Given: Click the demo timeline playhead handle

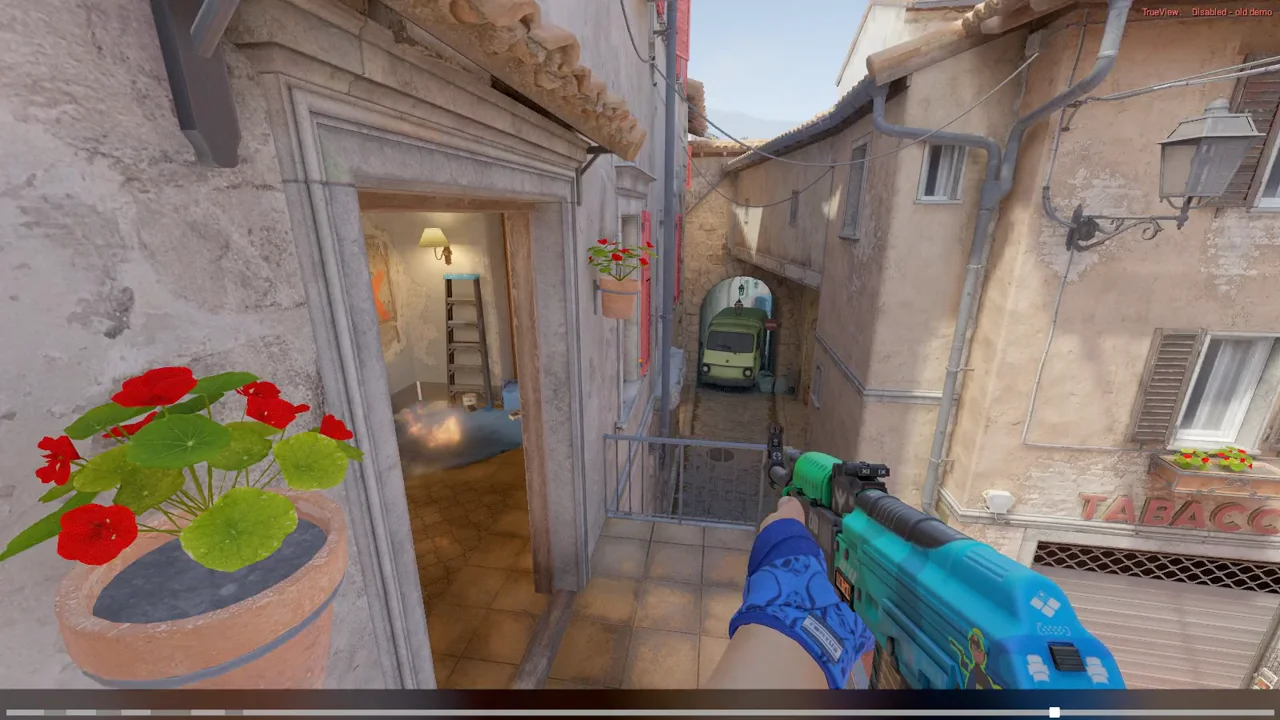Looking at the screenshot, I should (x=1054, y=712).
